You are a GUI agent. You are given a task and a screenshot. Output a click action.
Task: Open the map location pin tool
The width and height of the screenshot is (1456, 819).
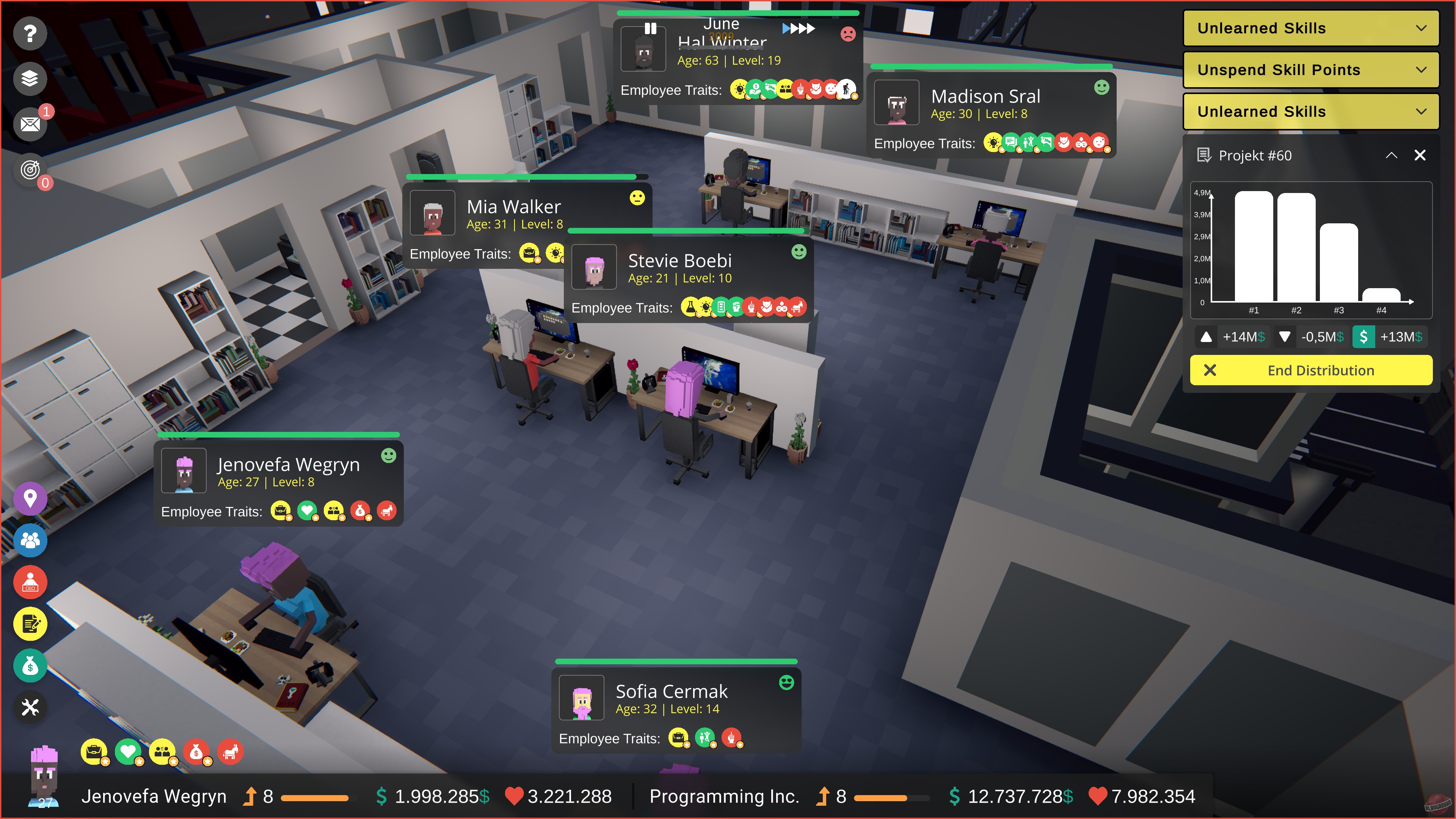(x=30, y=499)
